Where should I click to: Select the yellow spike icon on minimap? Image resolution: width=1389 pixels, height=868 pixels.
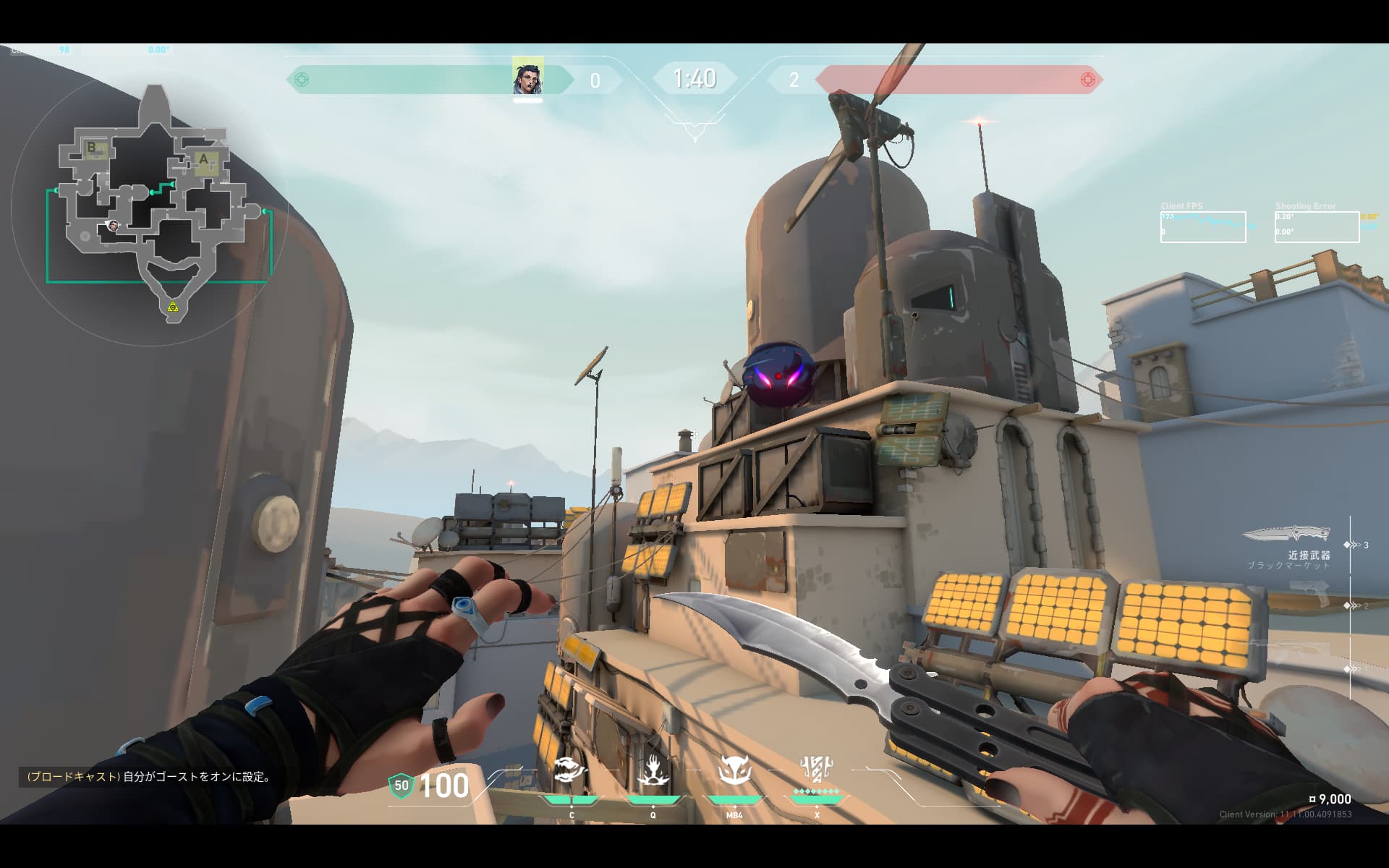(x=173, y=307)
